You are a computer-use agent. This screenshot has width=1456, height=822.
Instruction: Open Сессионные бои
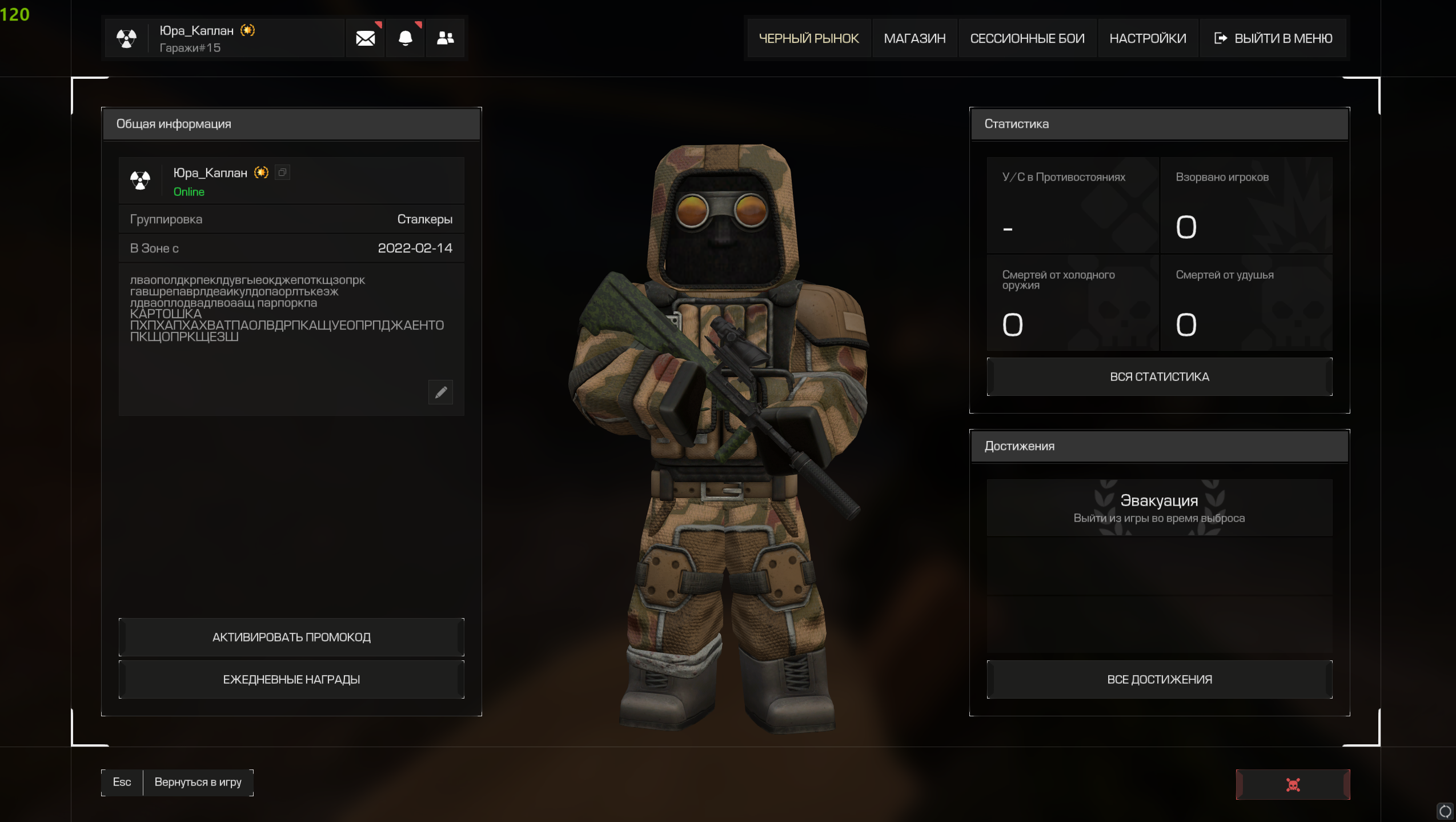point(1027,38)
